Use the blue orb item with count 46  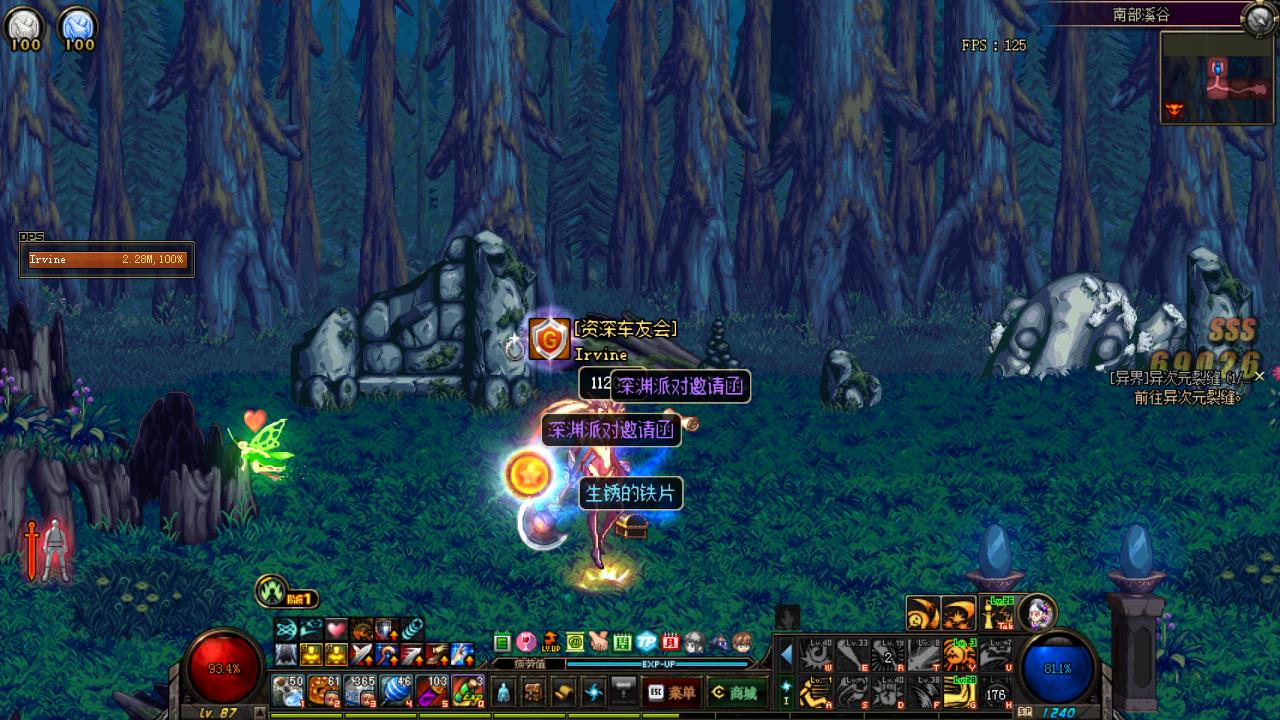[396, 690]
